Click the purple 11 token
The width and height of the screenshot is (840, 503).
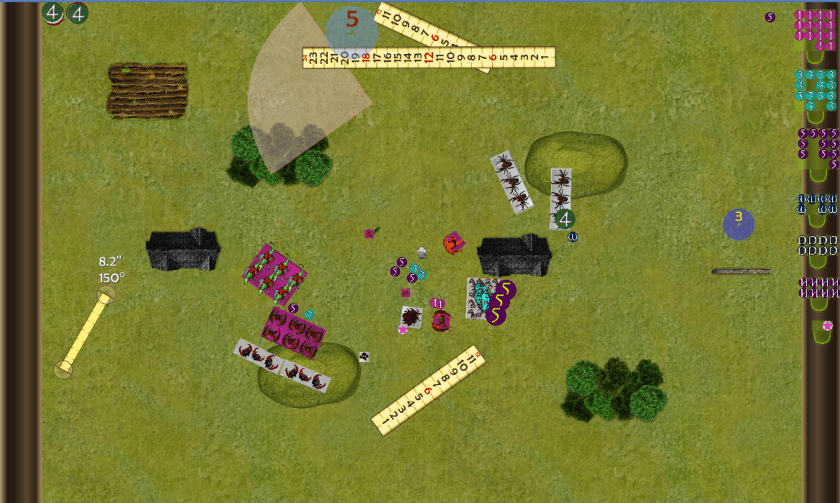[437, 302]
